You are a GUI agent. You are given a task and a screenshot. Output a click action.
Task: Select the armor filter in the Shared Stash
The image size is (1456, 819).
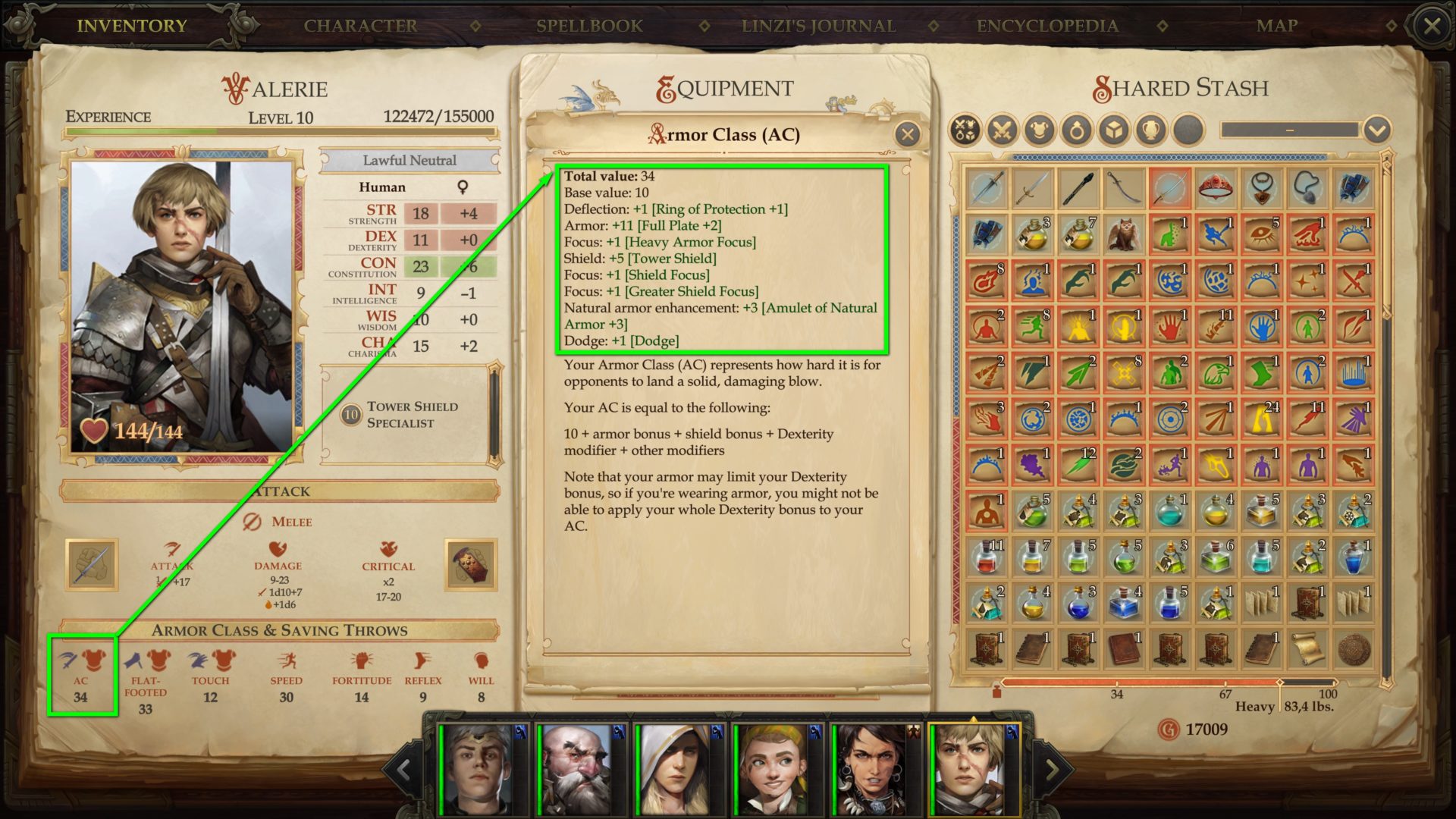(x=1038, y=129)
